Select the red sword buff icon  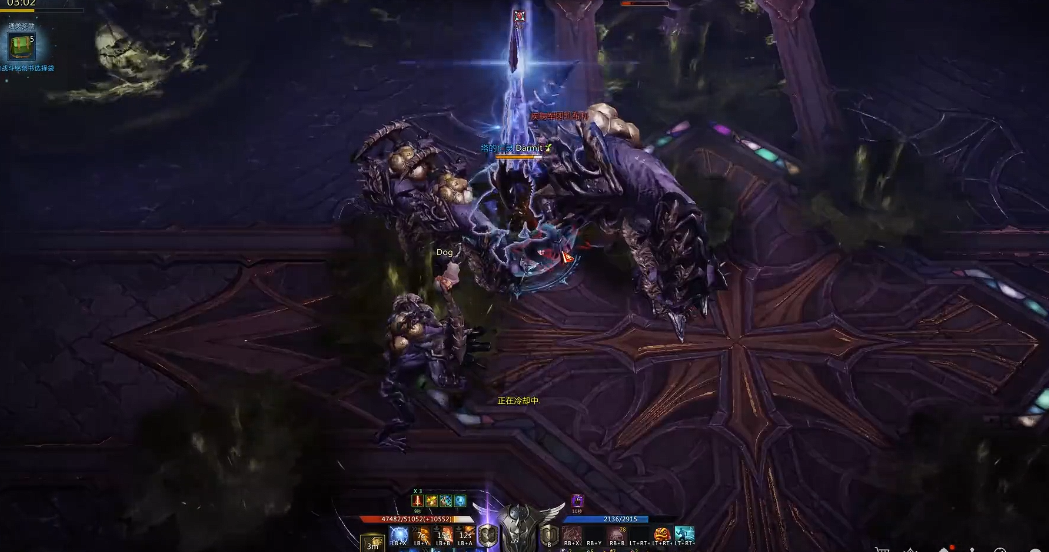tap(418, 501)
